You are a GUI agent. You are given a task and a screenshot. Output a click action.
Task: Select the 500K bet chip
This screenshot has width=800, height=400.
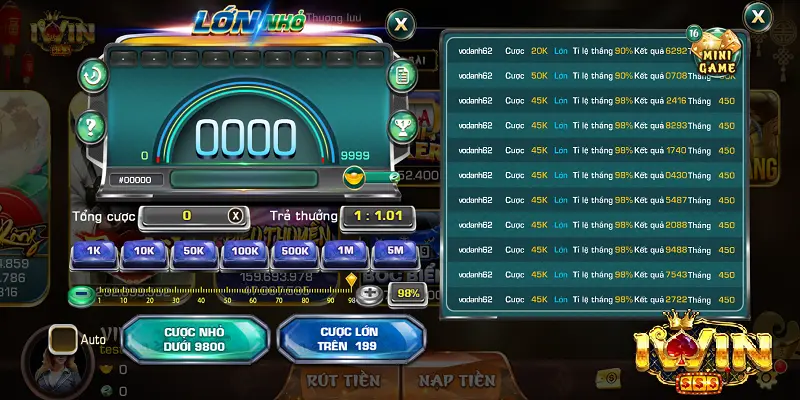(x=295, y=252)
